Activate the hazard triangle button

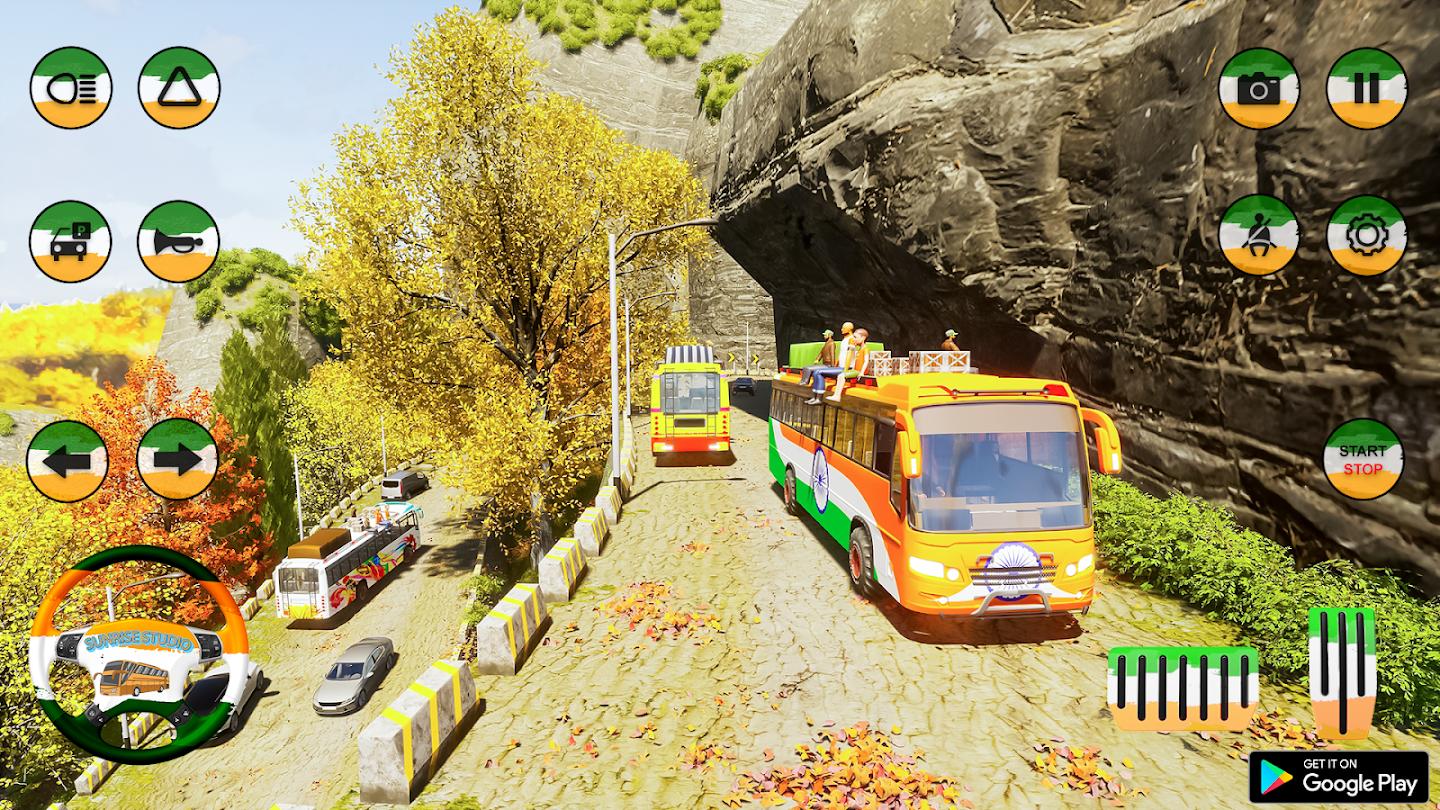click(x=179, y=88)
